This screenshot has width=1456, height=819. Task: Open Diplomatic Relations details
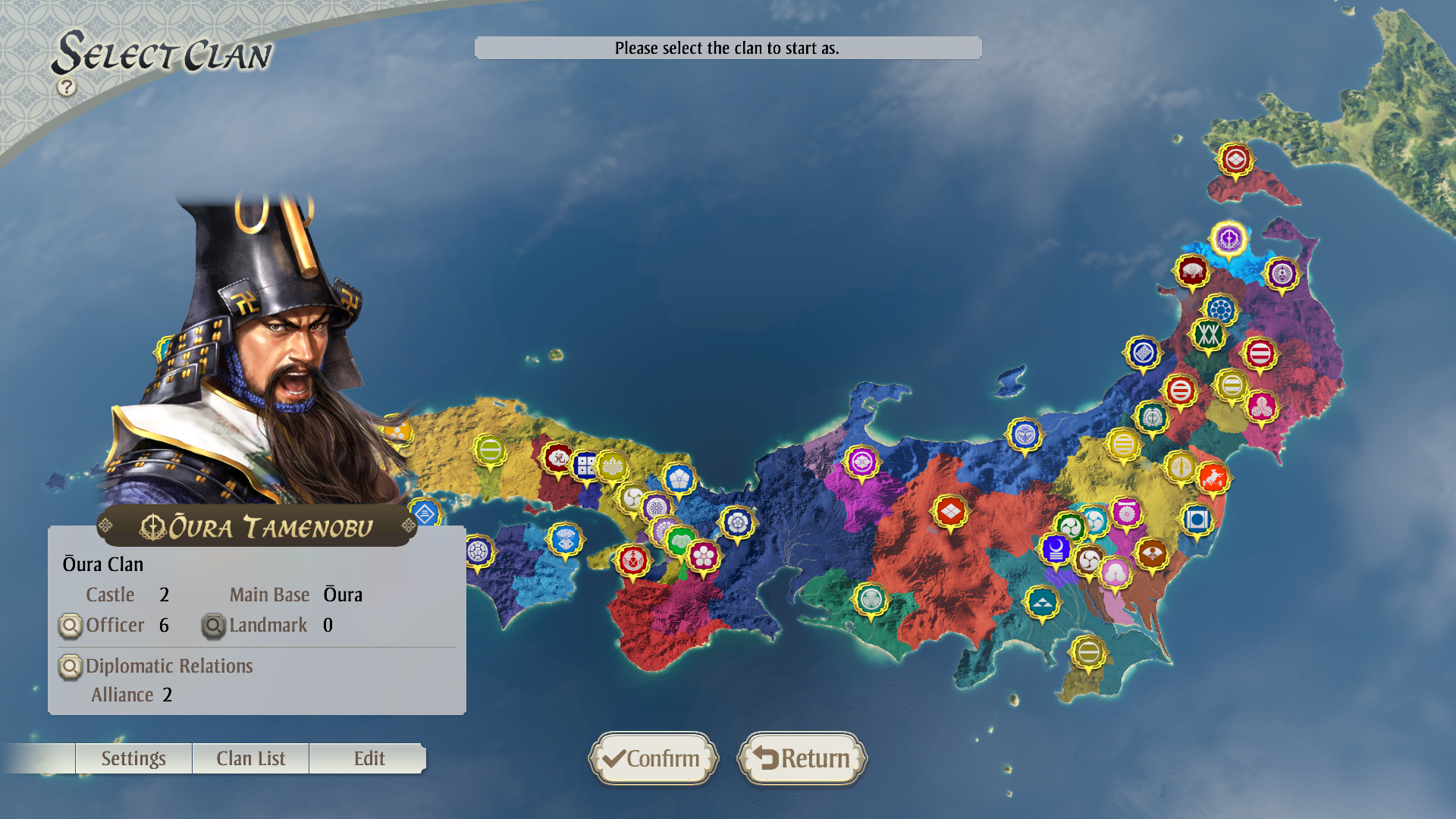(70, 667)
